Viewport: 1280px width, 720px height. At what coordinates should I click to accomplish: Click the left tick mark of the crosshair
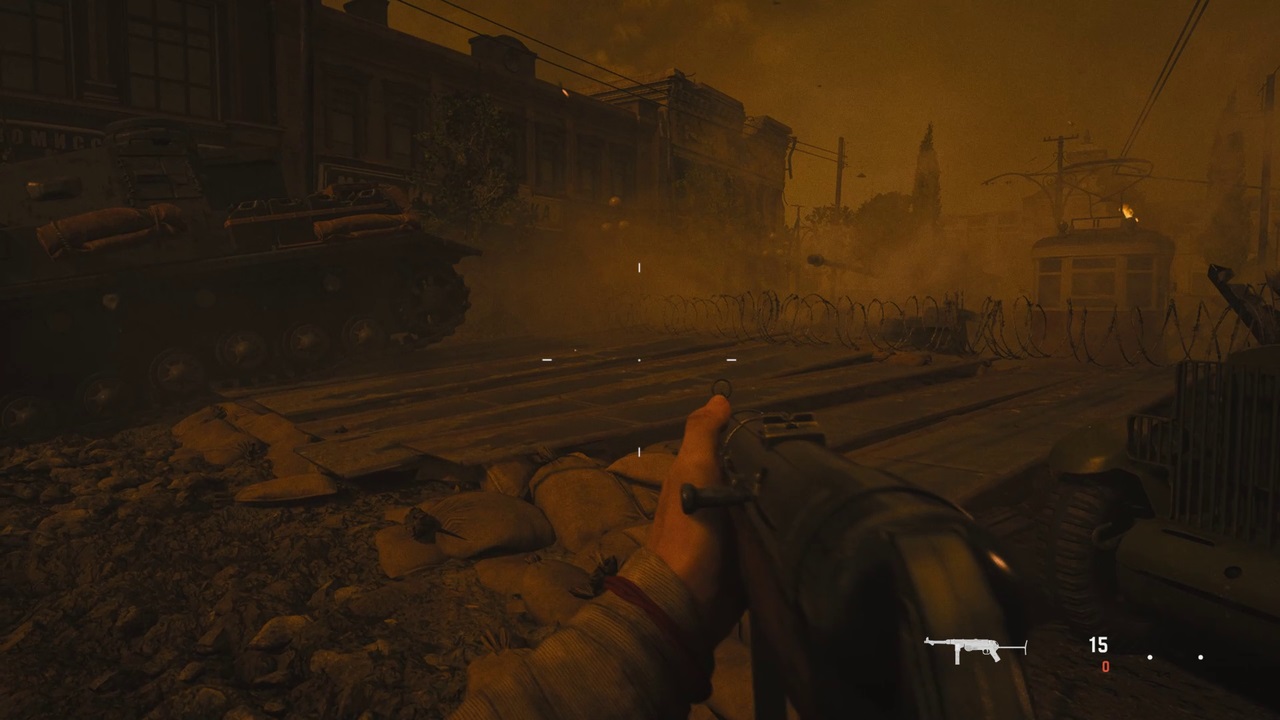tap(547, 359)
